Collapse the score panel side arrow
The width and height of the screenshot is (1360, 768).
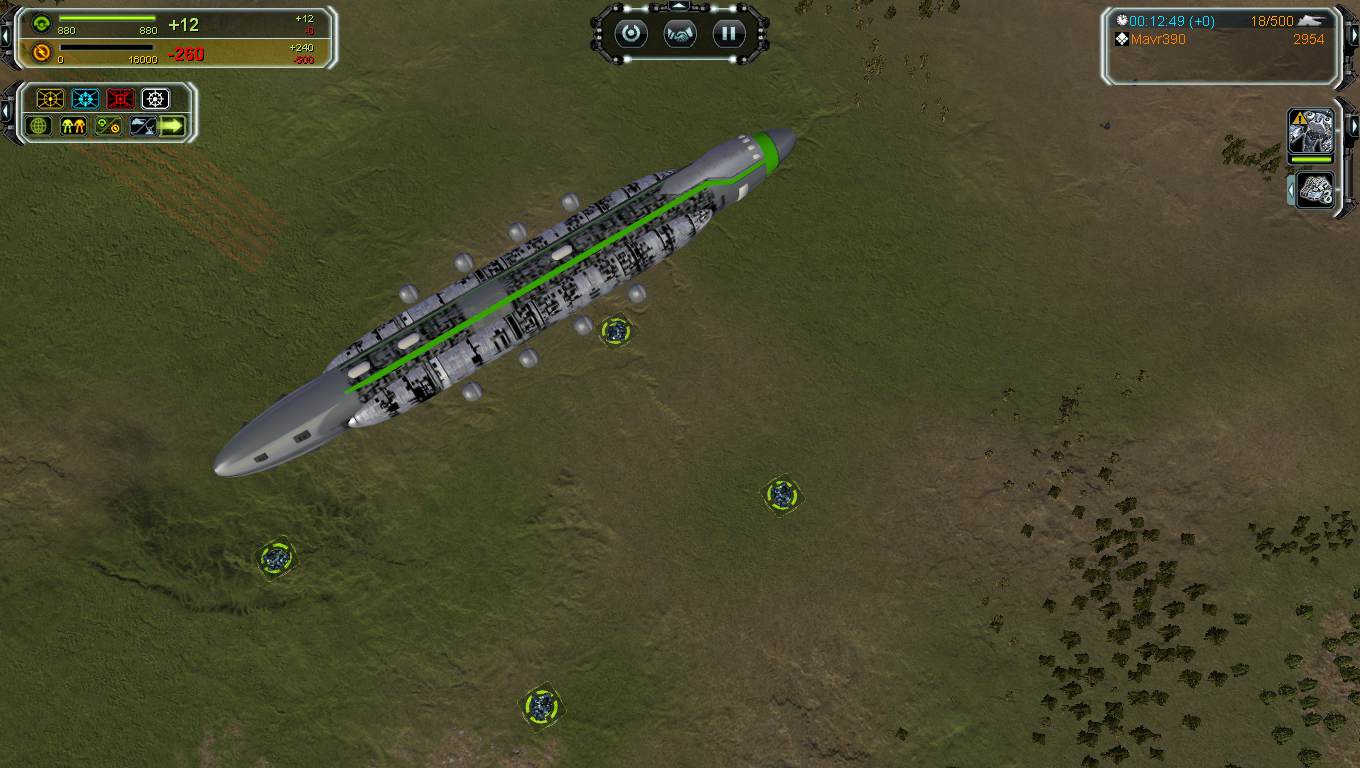1353,46
